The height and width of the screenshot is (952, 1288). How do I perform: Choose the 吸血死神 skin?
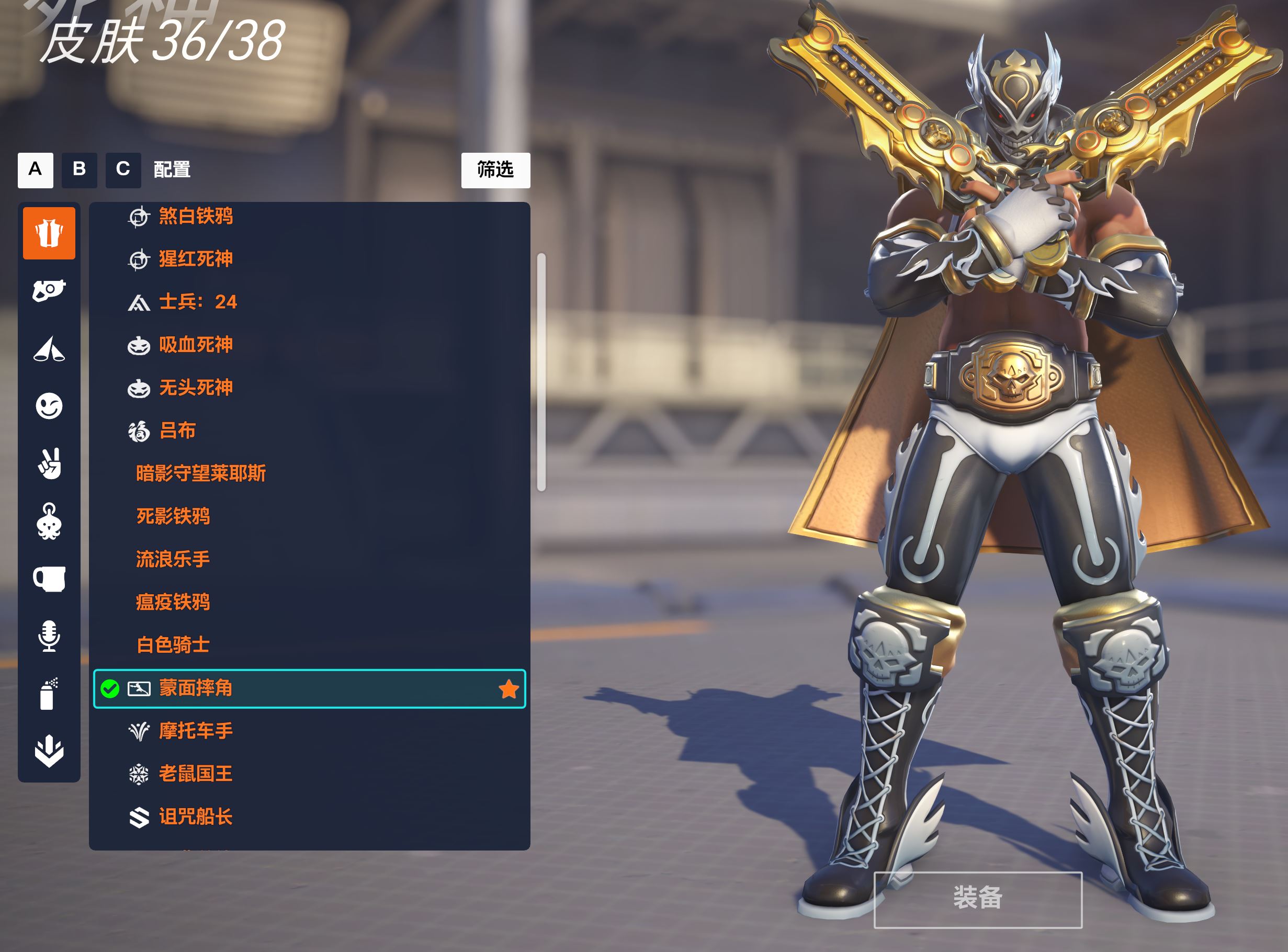click(195, 345)
